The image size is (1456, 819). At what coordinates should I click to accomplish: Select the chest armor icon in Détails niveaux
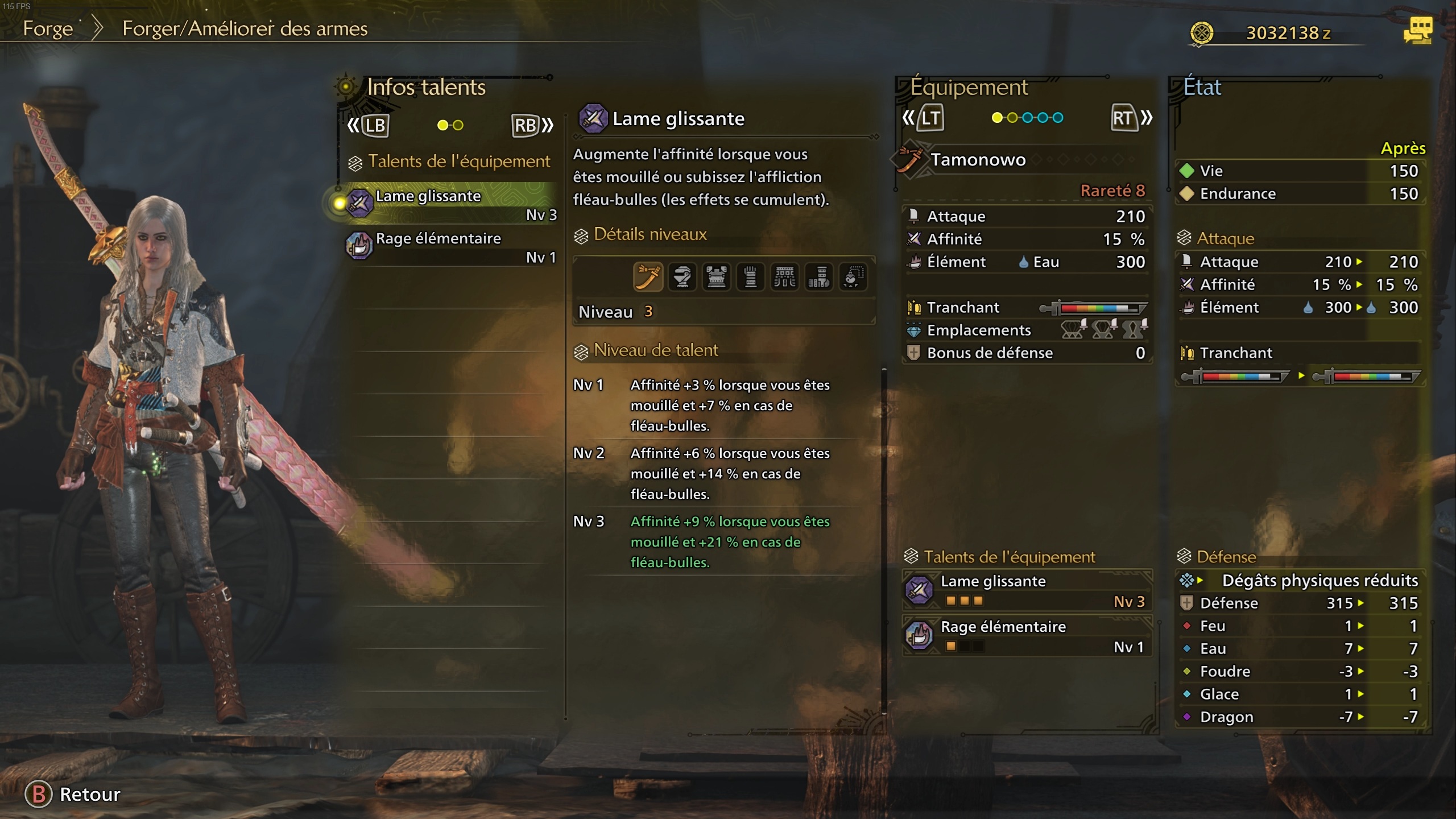tap(717, 277)
